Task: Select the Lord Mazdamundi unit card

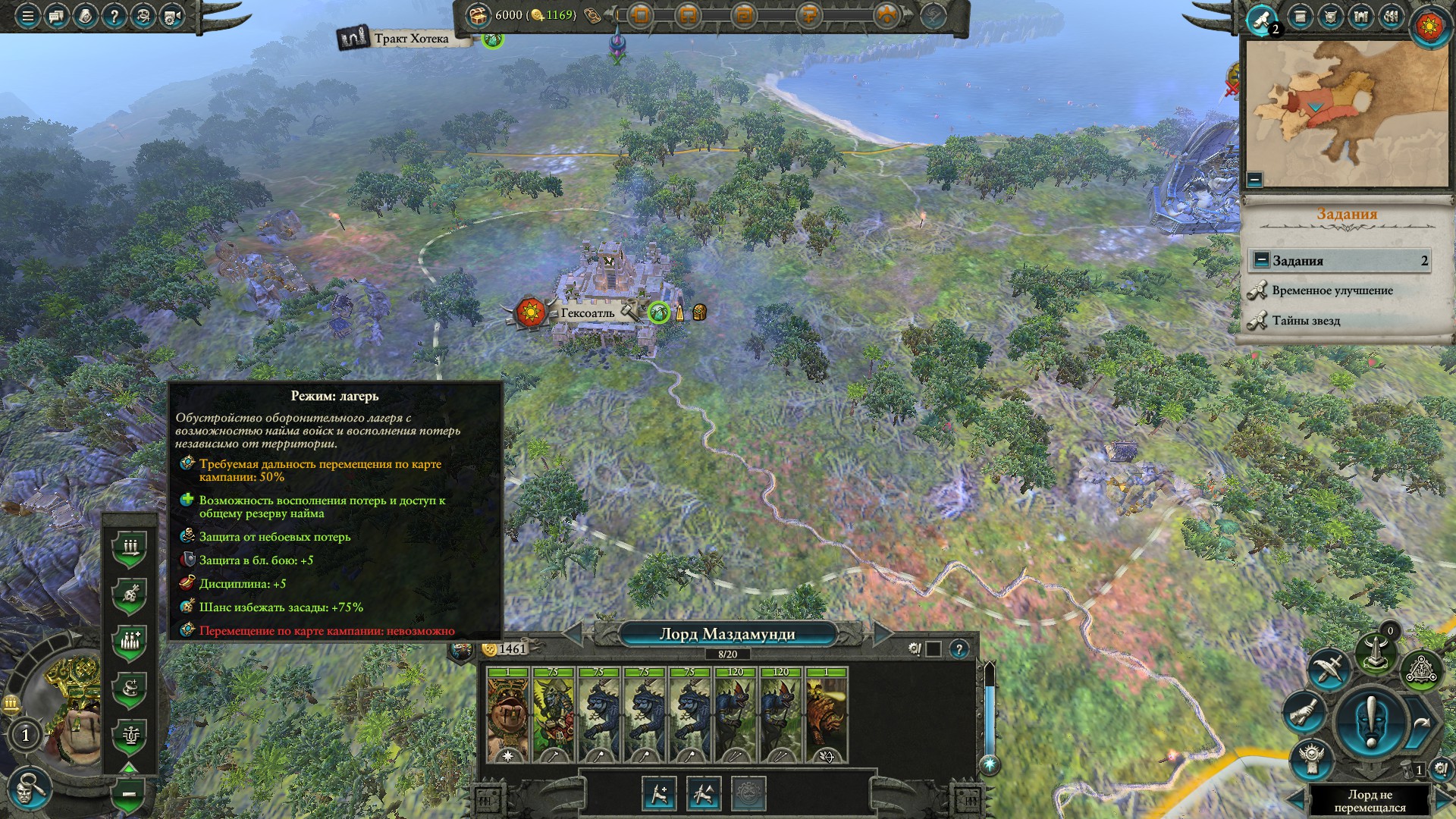Action: (507, 714)
